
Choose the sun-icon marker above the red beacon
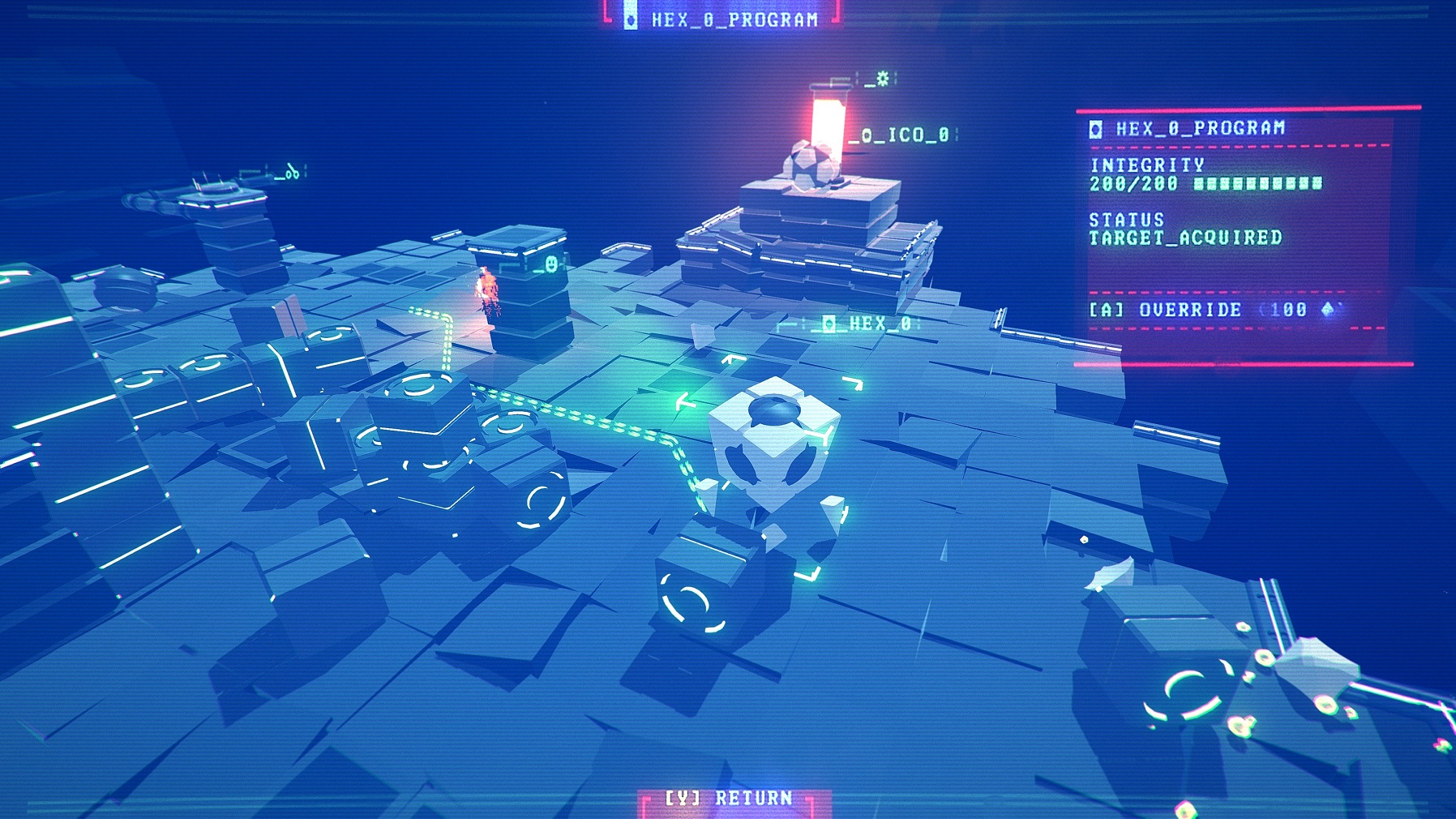(881, 79)
